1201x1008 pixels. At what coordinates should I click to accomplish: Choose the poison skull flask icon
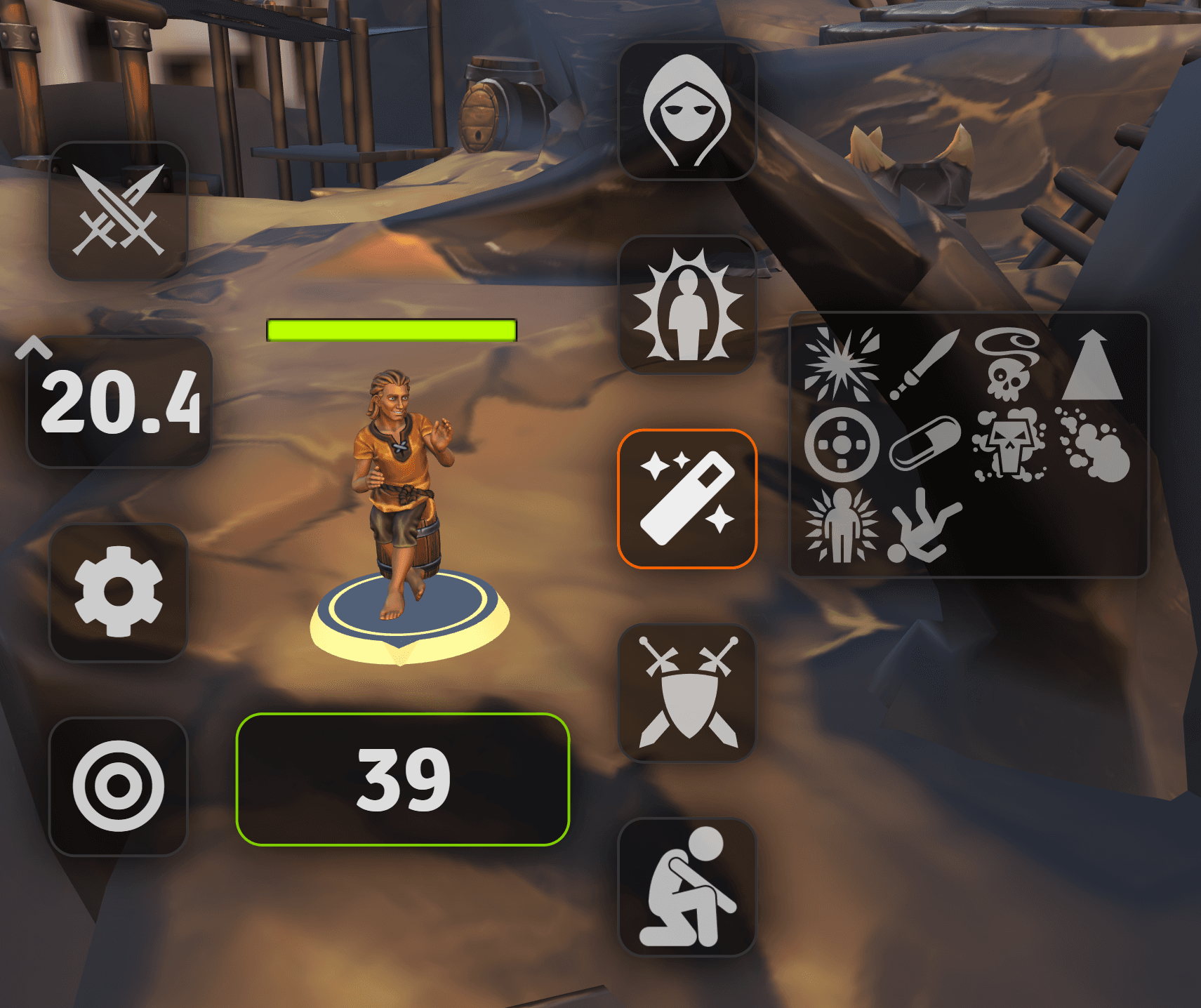tap(1009, 445)
